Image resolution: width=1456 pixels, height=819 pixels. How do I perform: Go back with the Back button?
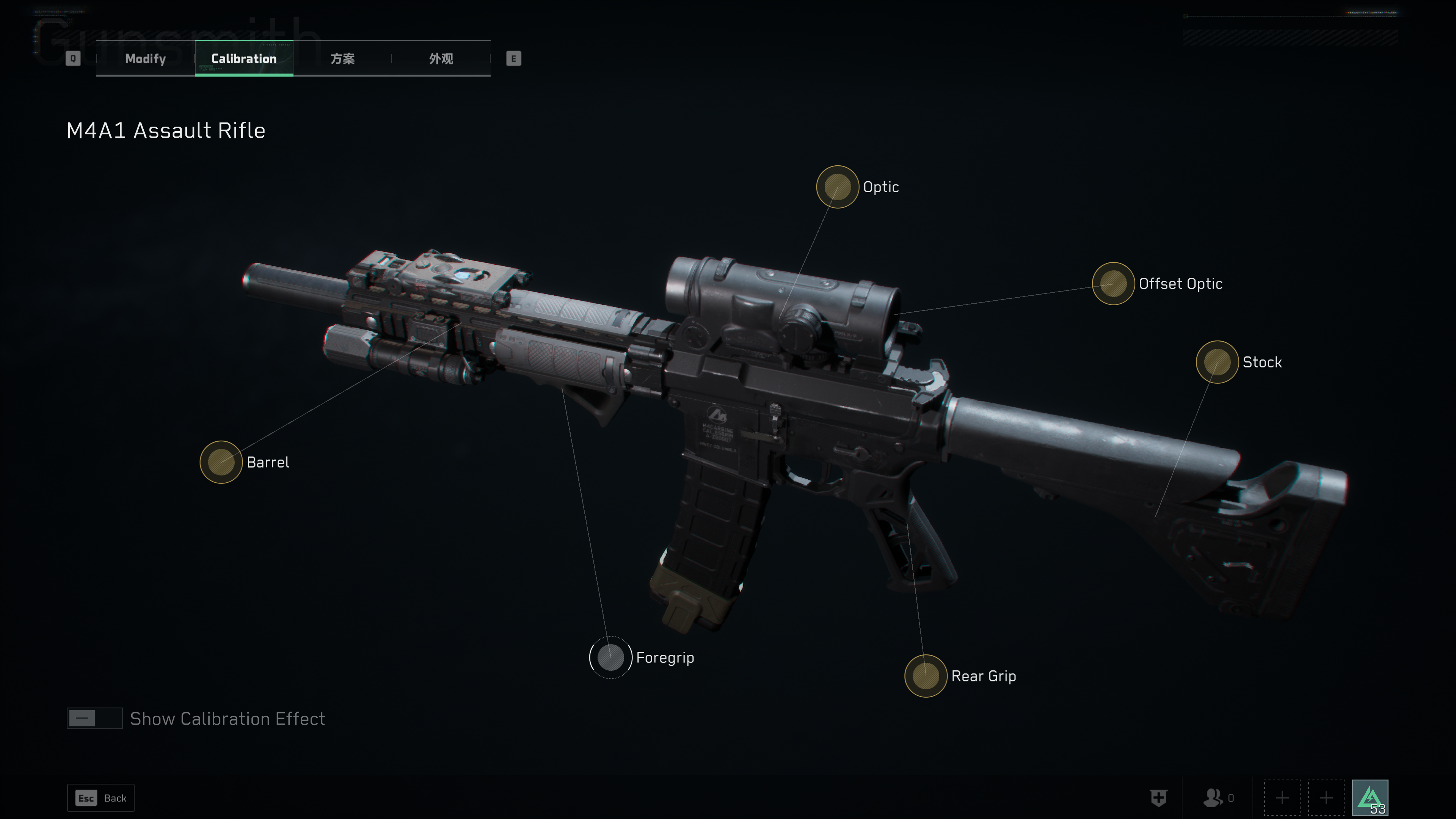click(x=101, y=798)
